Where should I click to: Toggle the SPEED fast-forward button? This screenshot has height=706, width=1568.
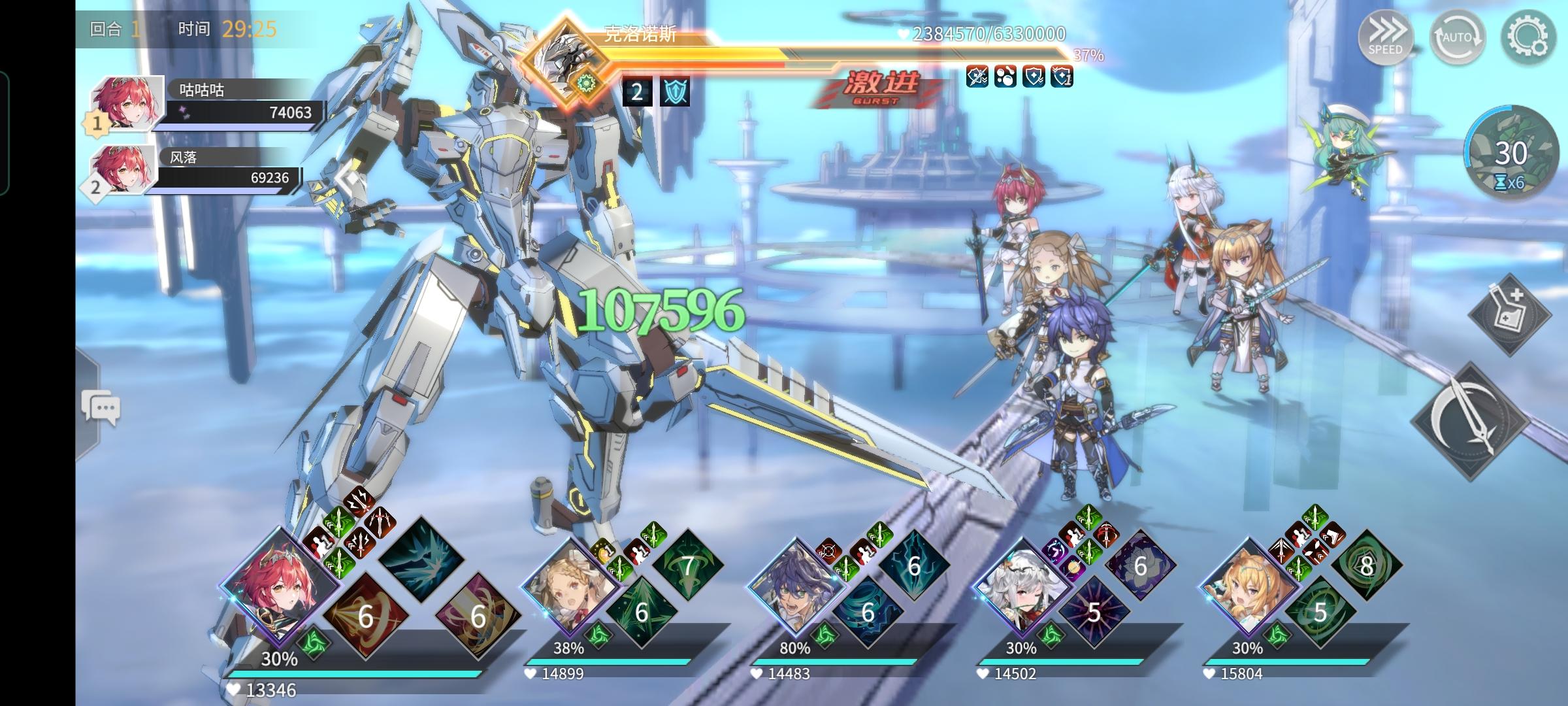pyautogui.click(x=1385, y=37)
